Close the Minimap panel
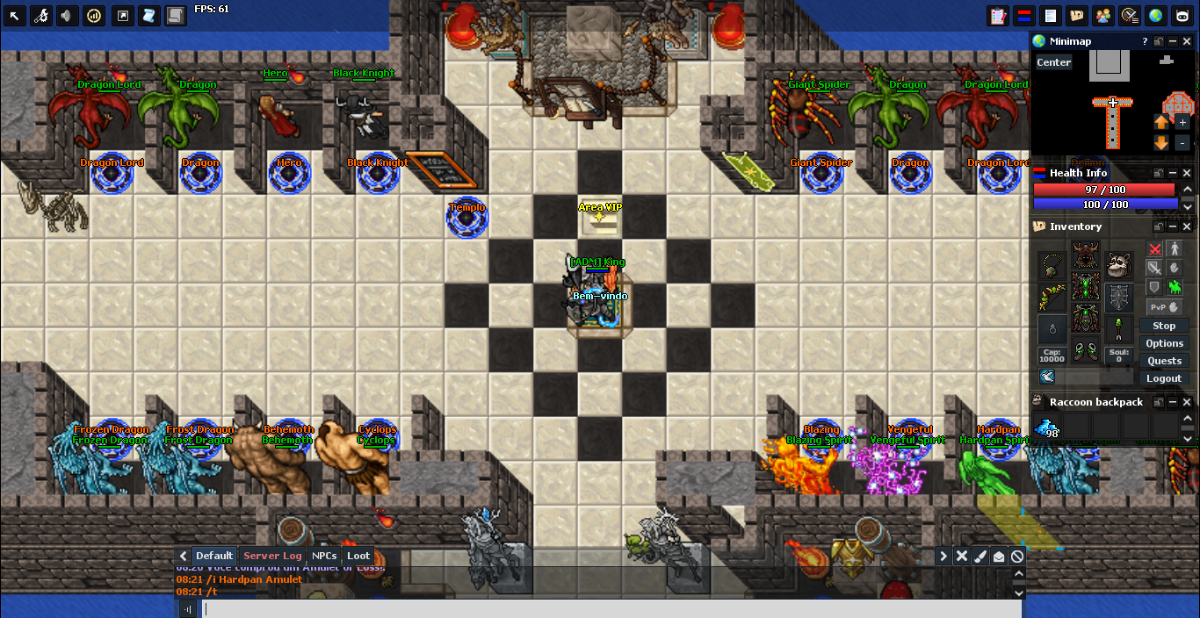 [1187, 41]
